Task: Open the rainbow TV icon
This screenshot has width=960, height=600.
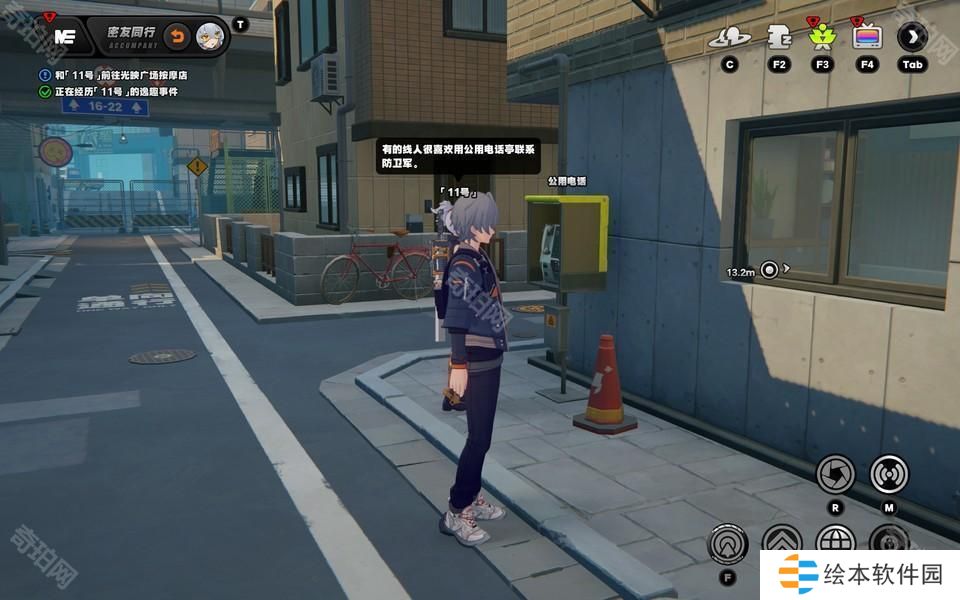Action: (867, 37)
